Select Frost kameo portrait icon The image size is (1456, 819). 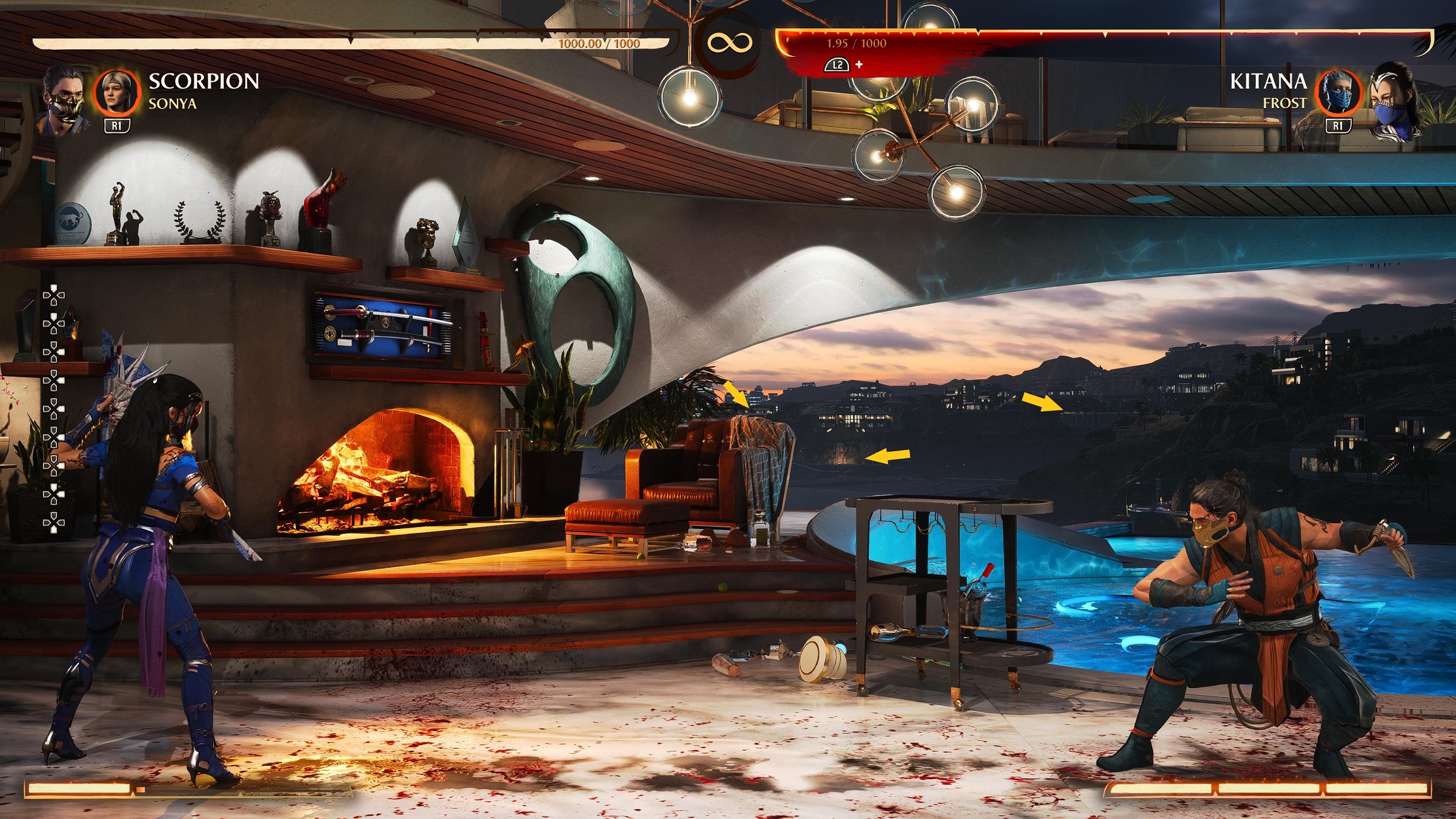(1338, 93)
